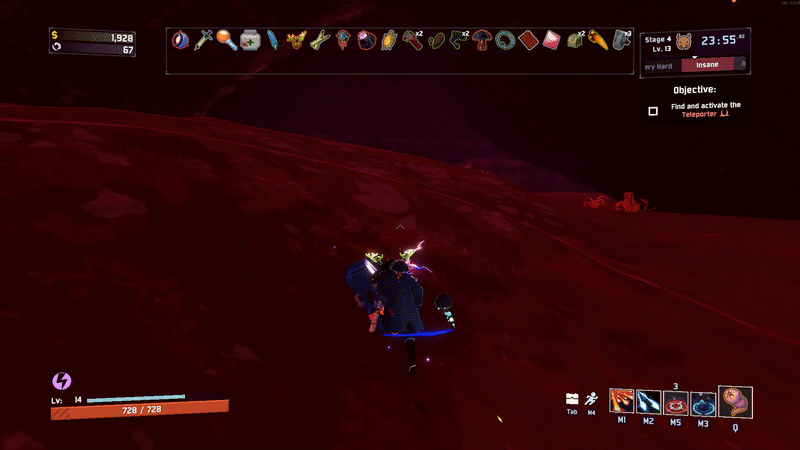The width and height of the screenshot is (800, 450).
Task: Use the M3 blue circle skill
Action: pyautogui.click(x=702, y=403)
